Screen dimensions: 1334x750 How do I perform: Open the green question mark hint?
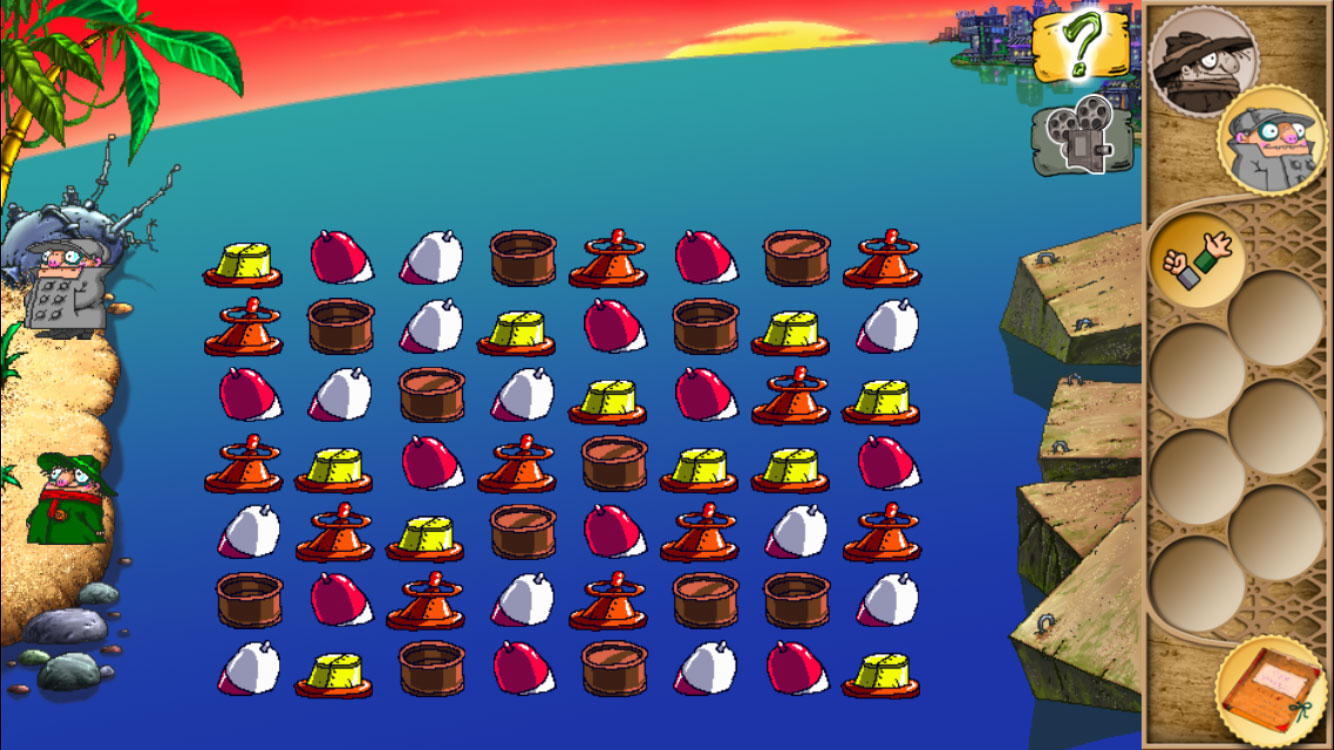(x=1080, y=46)
